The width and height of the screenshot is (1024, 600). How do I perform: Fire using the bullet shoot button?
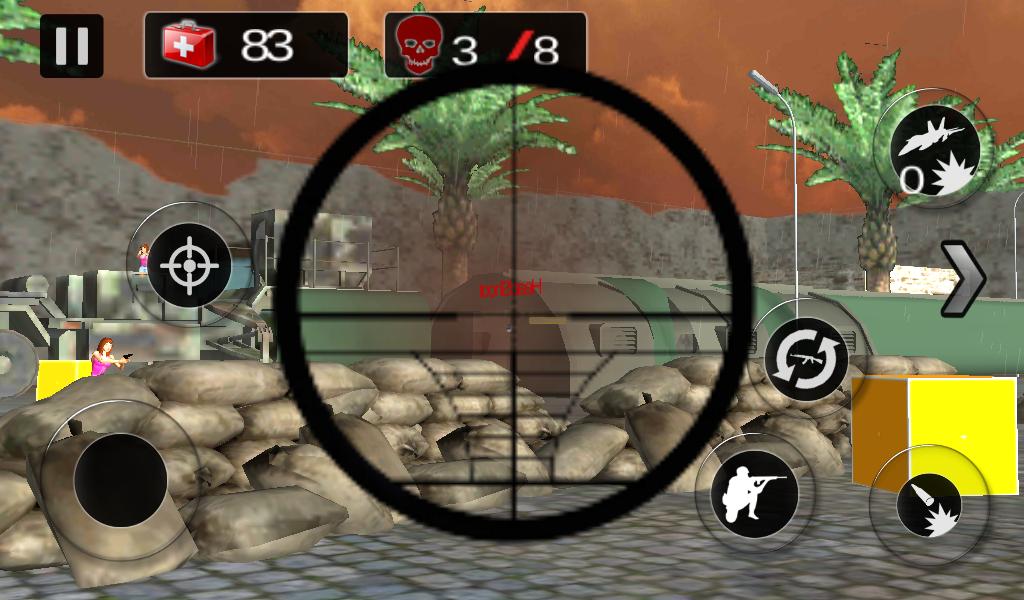[928, 503]
